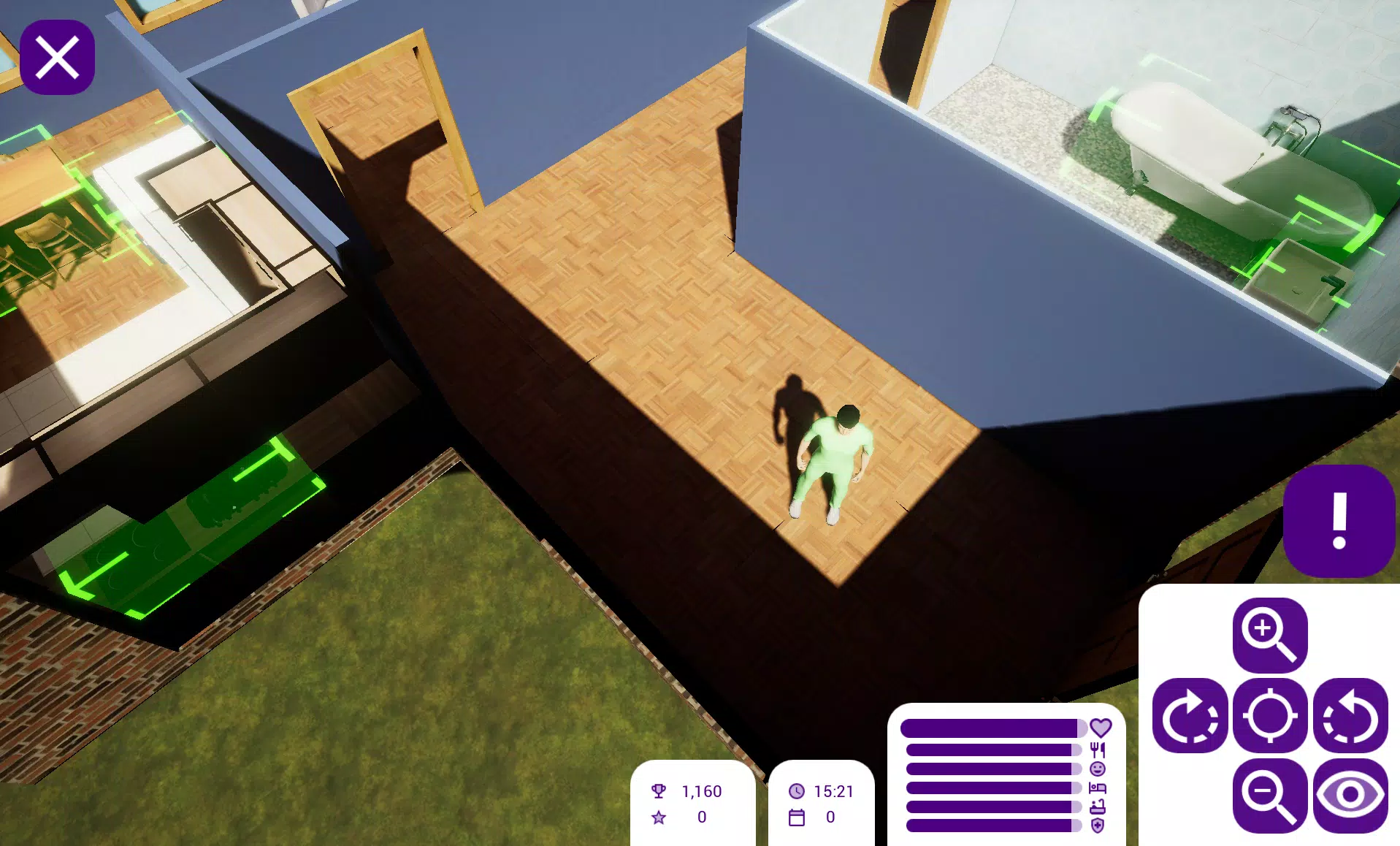Screen dimensions: 1400x846
Task: Zoom out with the magnifier minus button
Action: click(x=1270, y=796)
